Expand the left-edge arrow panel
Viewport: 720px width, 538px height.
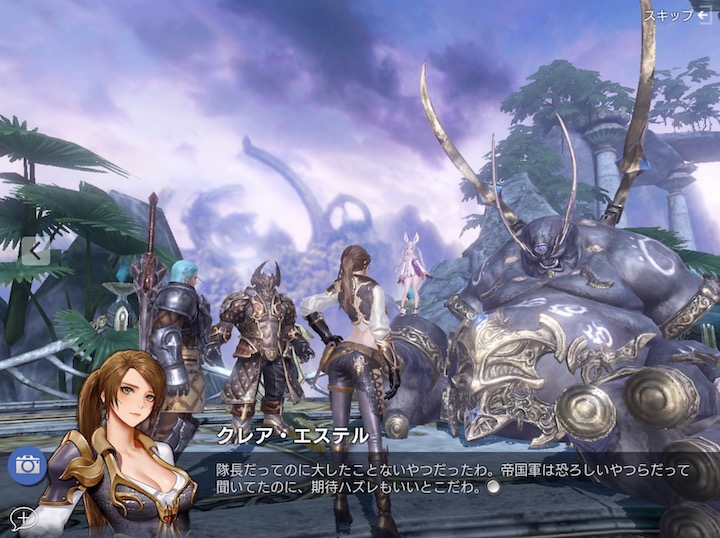point(35,250)
